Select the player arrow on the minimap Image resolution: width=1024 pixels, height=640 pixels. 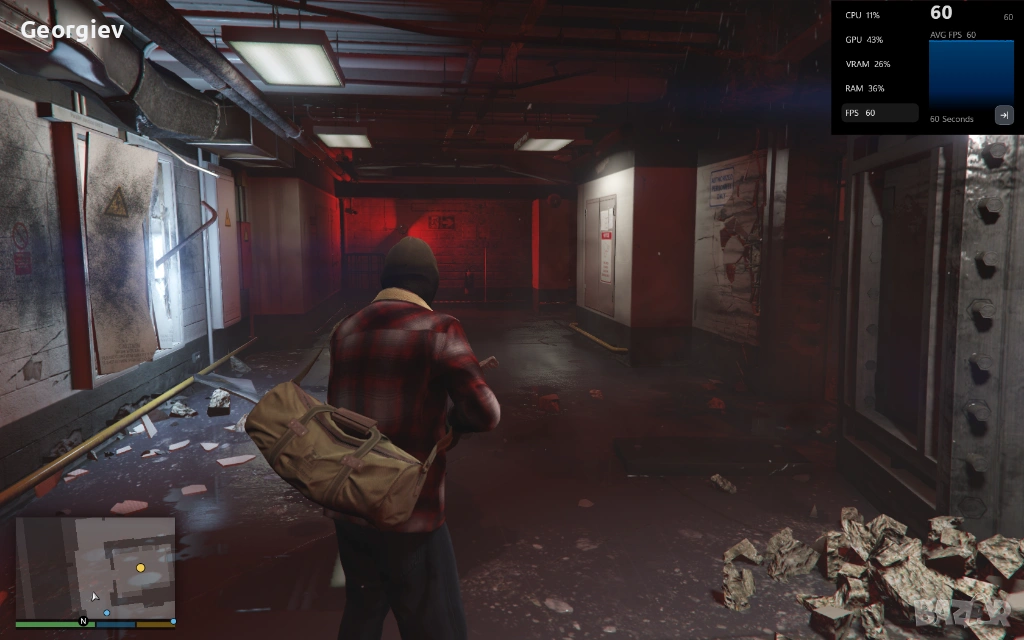pyautogui.click(x=95, y=596)
